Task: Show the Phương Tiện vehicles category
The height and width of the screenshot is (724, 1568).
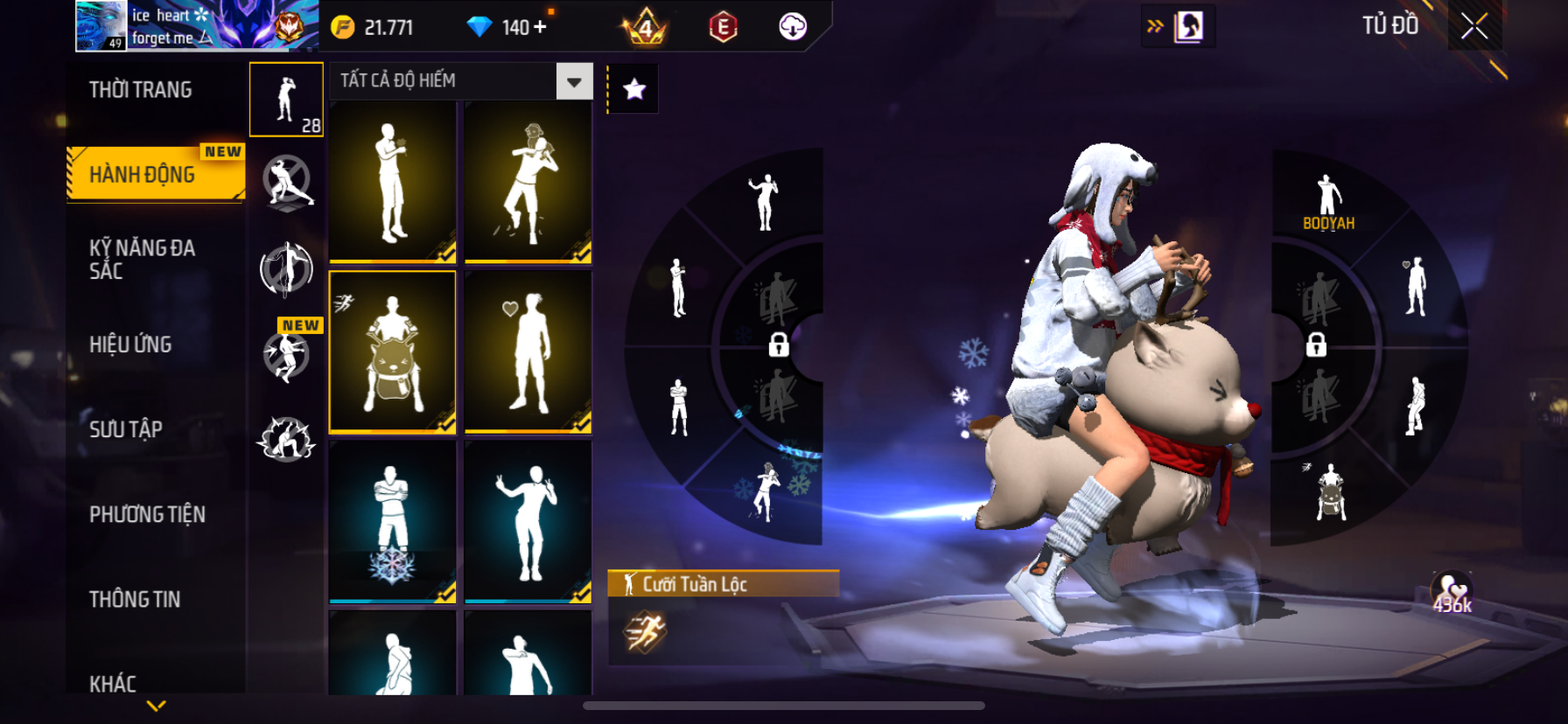Action: 147,514
